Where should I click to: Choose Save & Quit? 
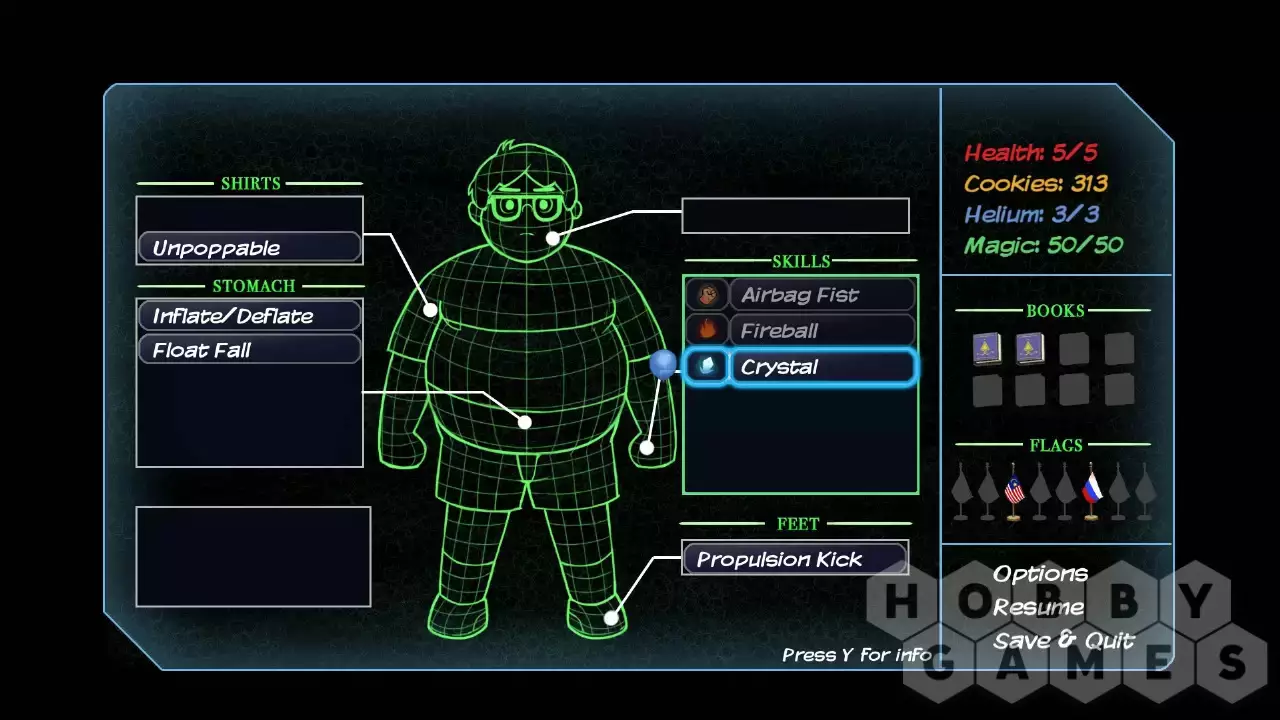(1064, 641)
